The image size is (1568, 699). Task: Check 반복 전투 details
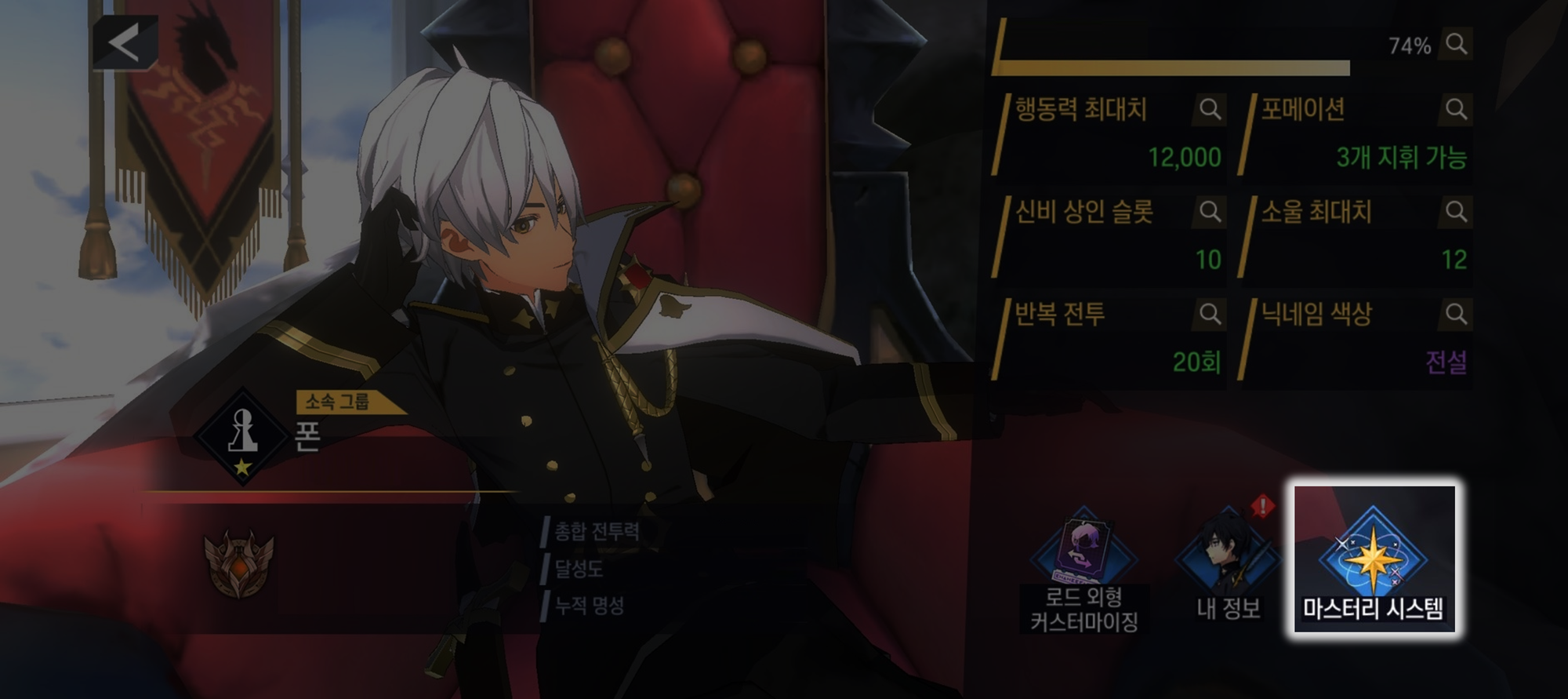pyautogui.click(x=1210, y=314)
